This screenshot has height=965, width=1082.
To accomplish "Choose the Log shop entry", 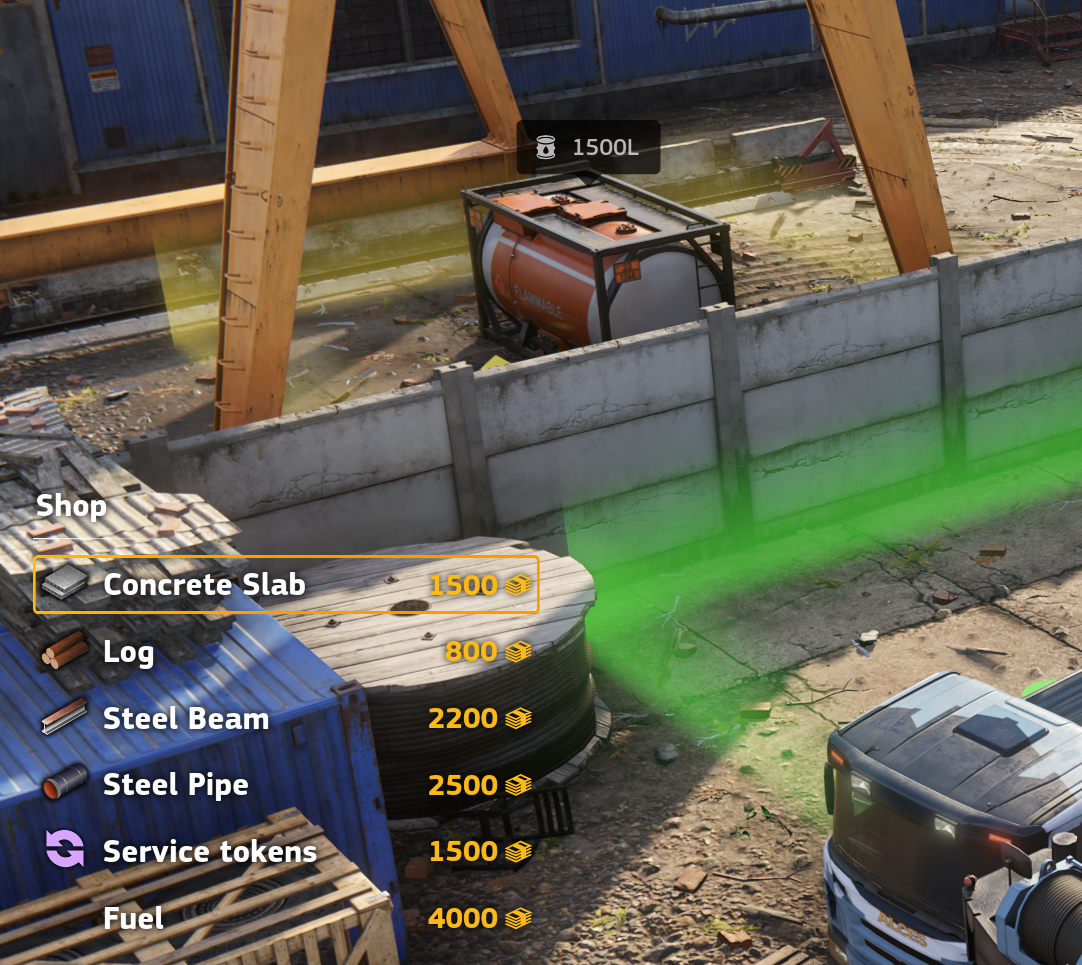I will [286, 652].
